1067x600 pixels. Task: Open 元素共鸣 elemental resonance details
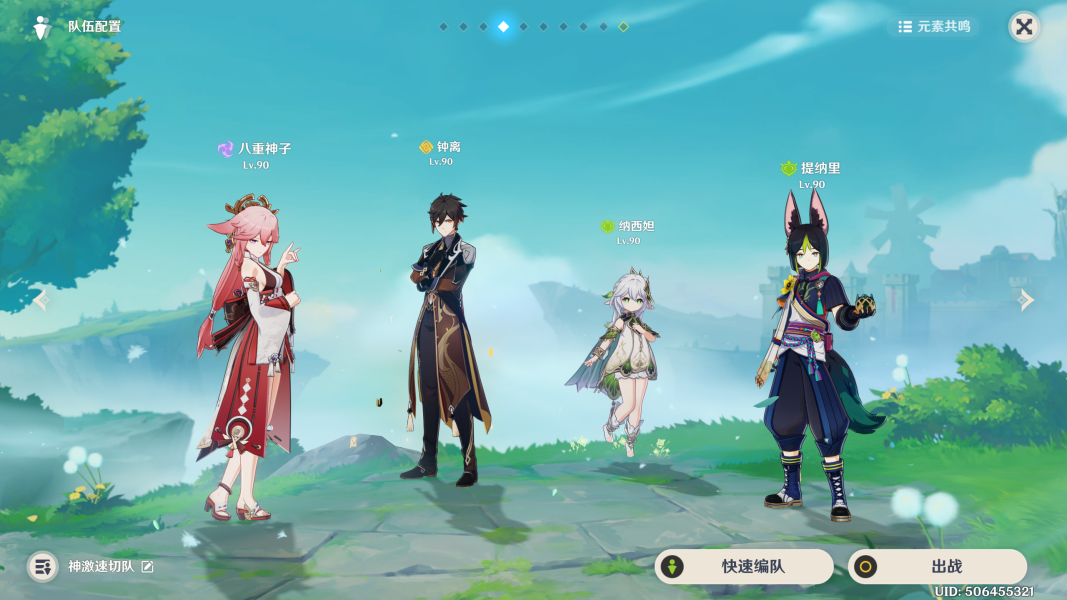934,27
